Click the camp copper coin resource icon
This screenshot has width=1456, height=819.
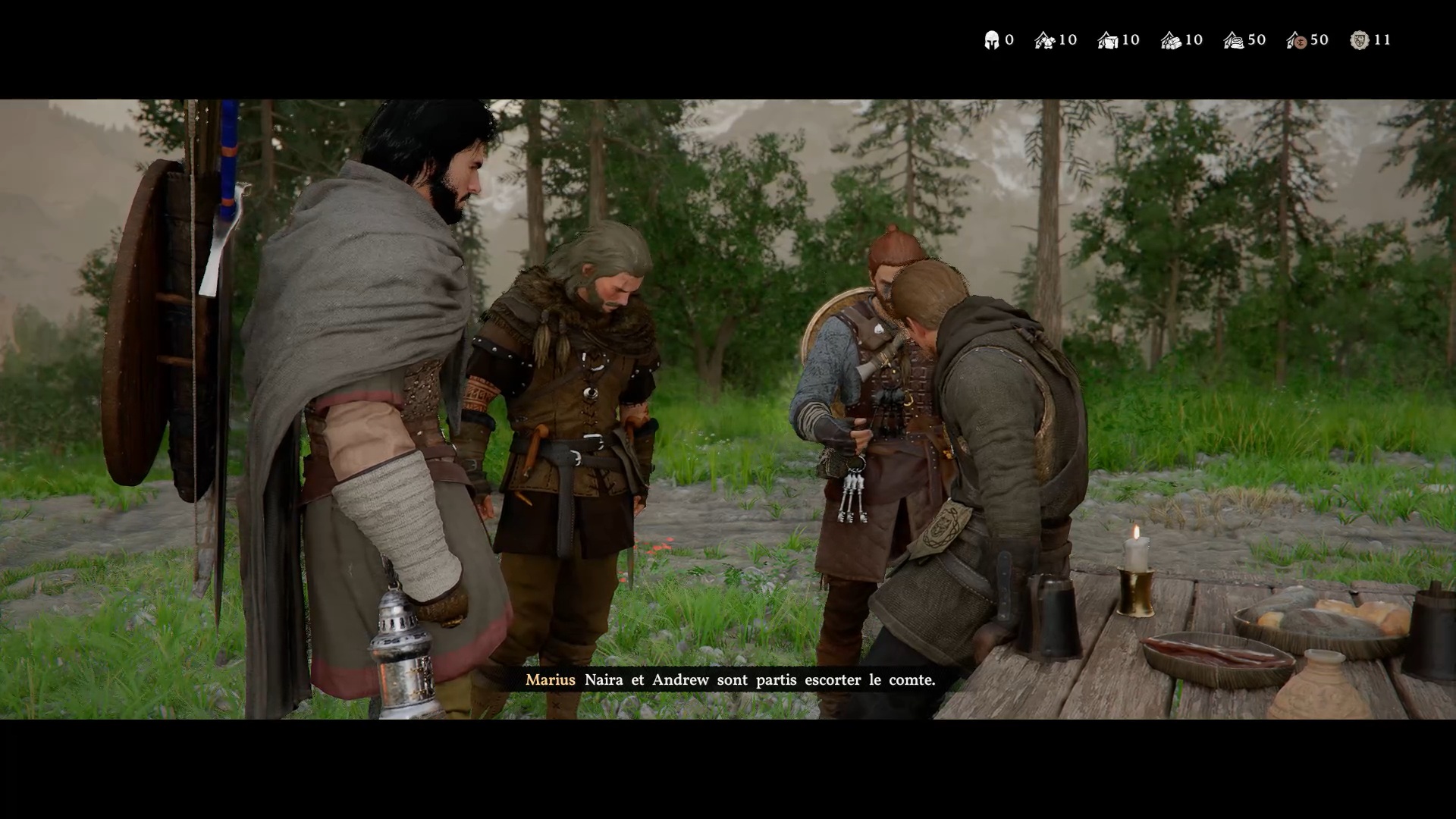point(1297,40)
